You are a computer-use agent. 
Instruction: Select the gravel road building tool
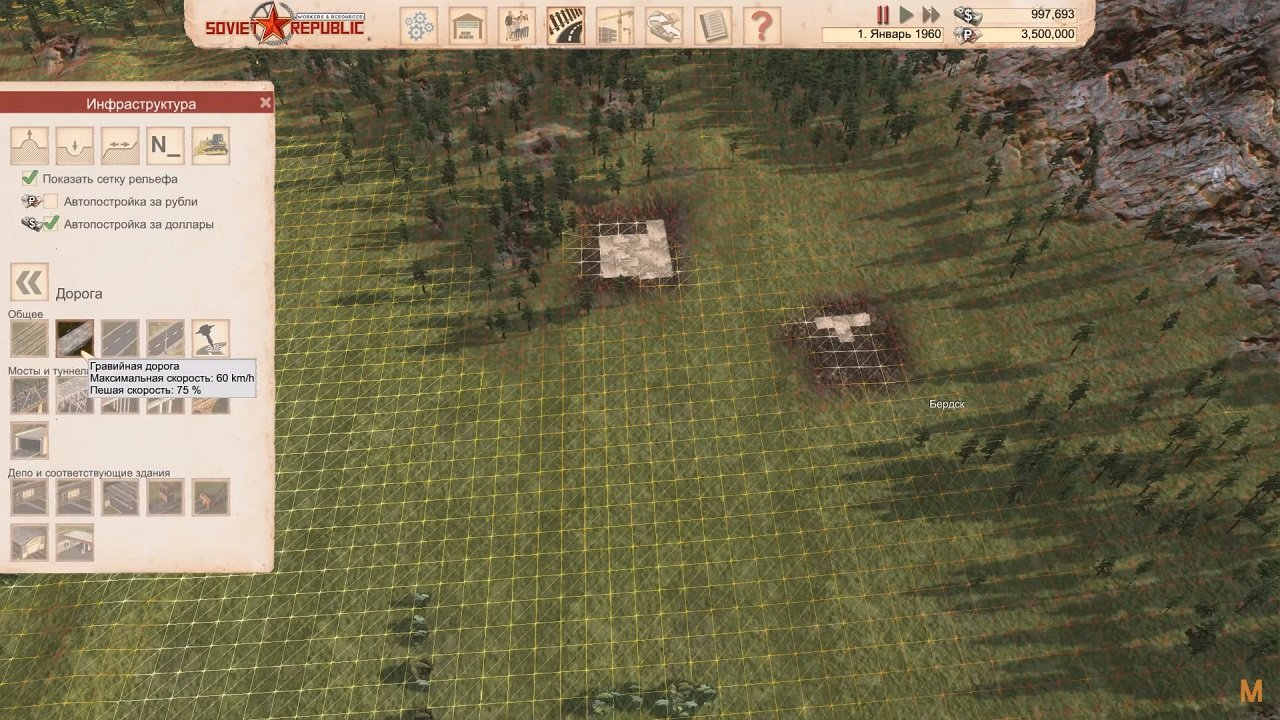coord(74,338)
